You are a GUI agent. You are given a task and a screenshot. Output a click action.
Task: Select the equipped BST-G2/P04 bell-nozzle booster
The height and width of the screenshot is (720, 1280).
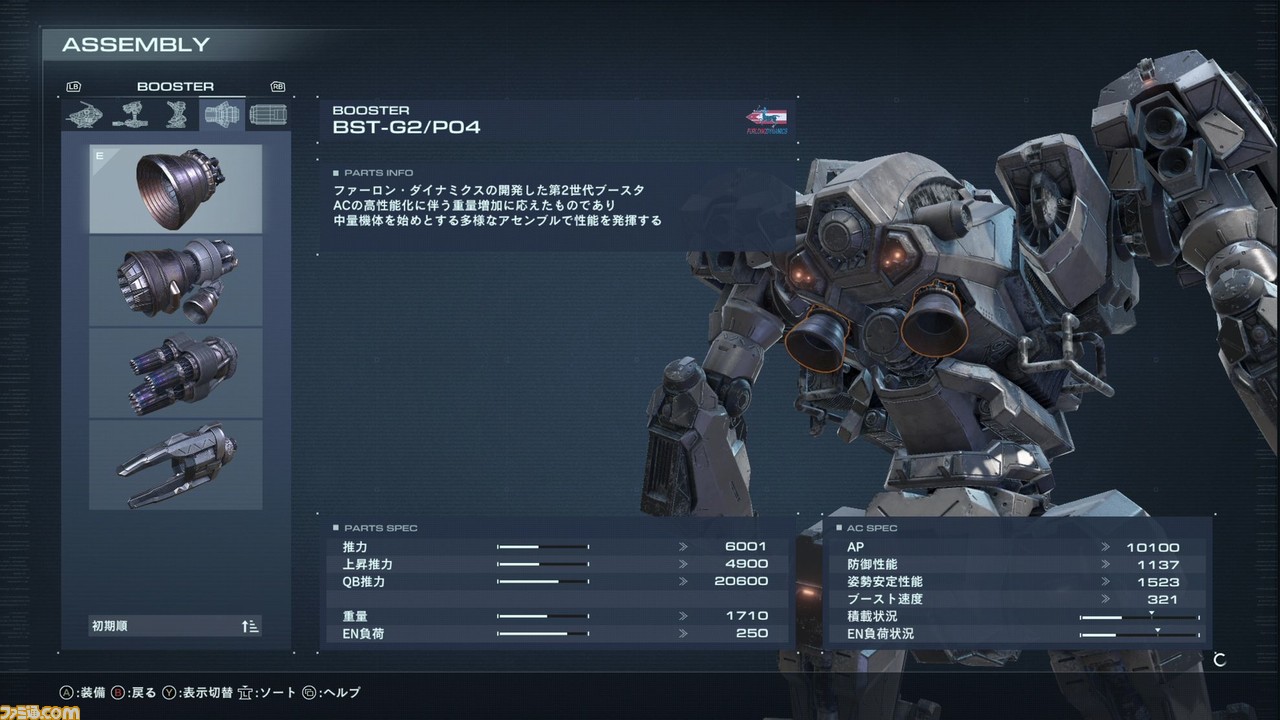[x=176, y=189]
